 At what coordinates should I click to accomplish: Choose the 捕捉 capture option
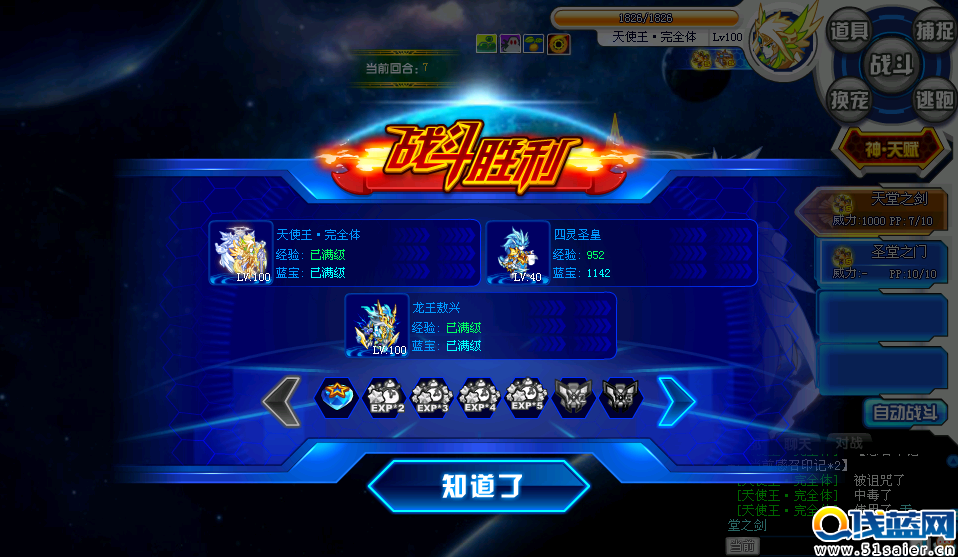(933, 31)
